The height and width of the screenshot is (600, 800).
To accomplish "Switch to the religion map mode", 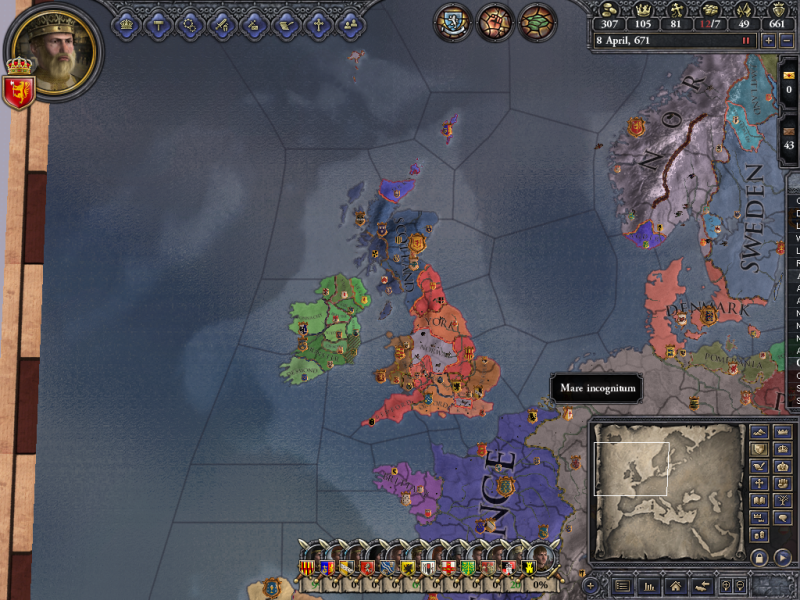I will point(757,482).
